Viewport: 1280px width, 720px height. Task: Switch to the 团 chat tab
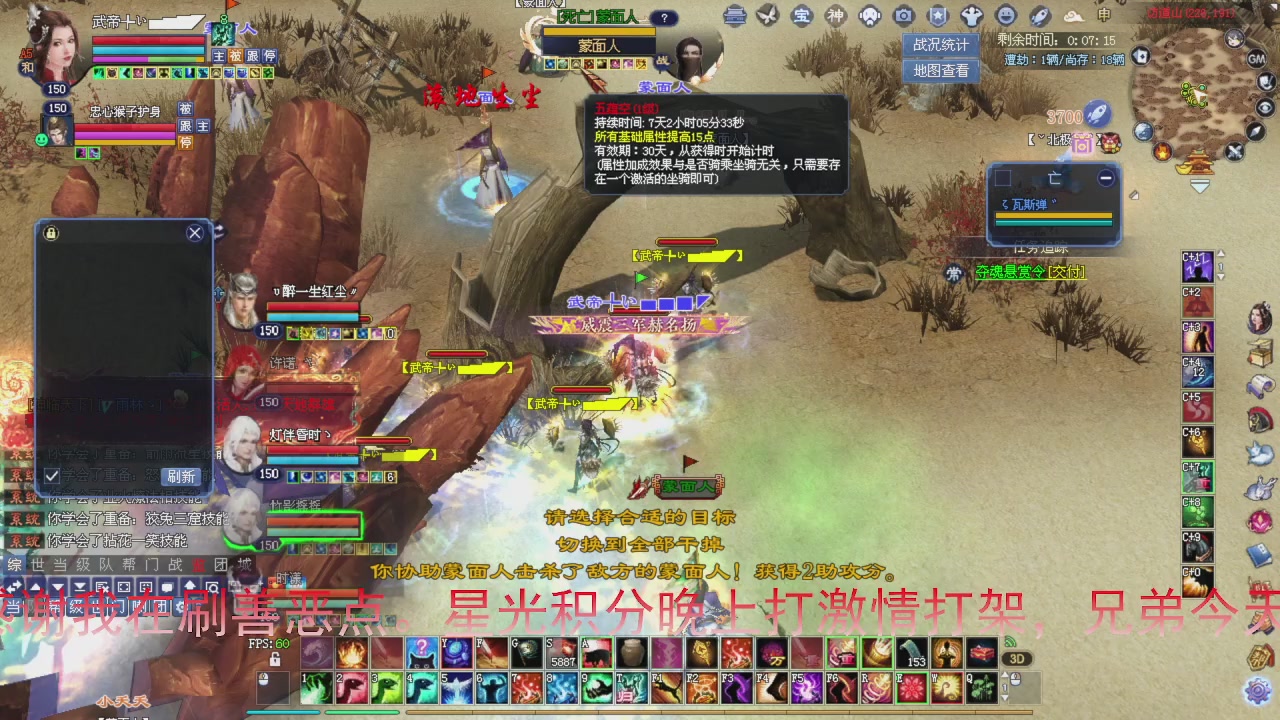pyautogui.click(x=221, y=564)
